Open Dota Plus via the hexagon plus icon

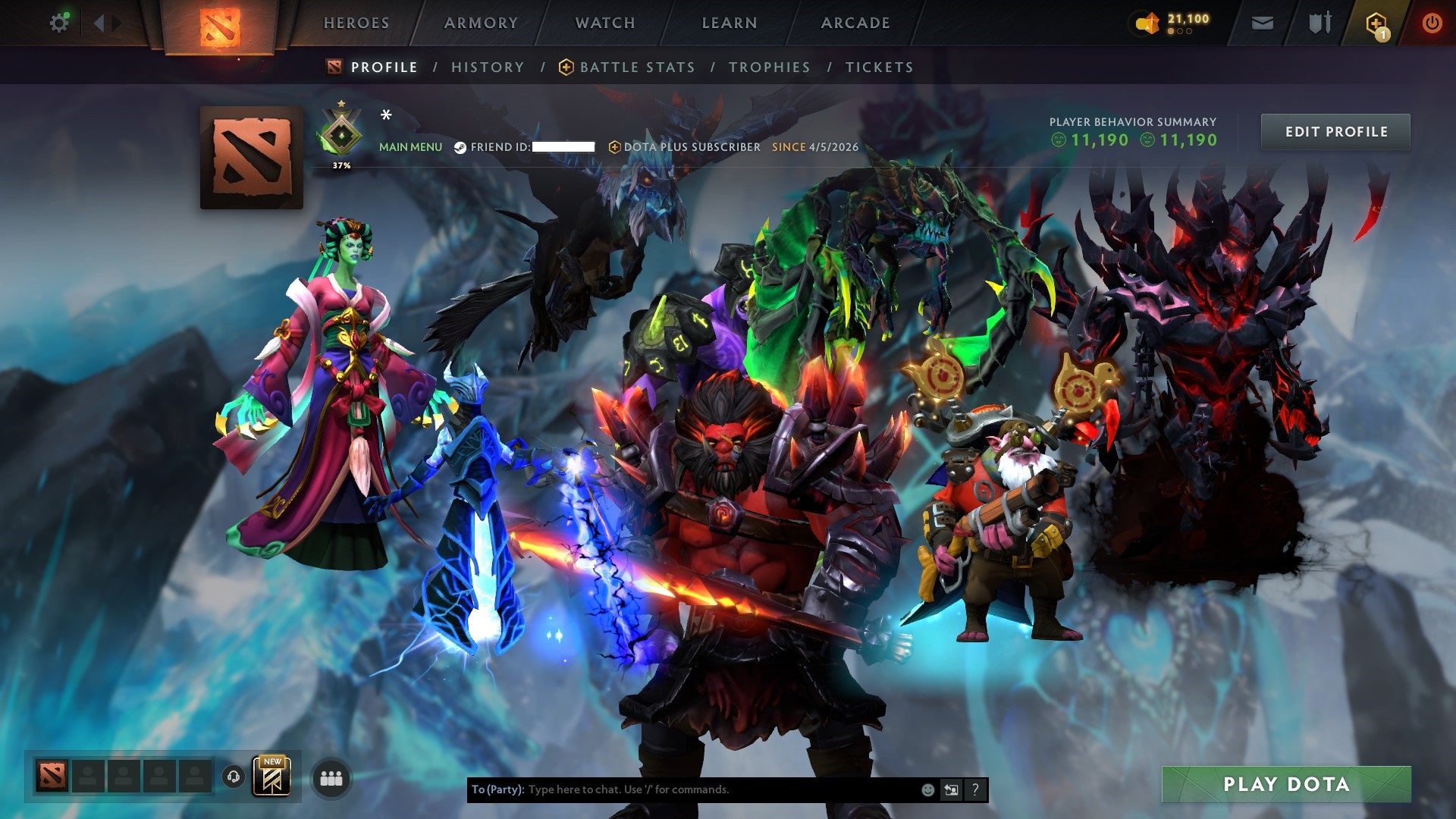pos(1374,21)
